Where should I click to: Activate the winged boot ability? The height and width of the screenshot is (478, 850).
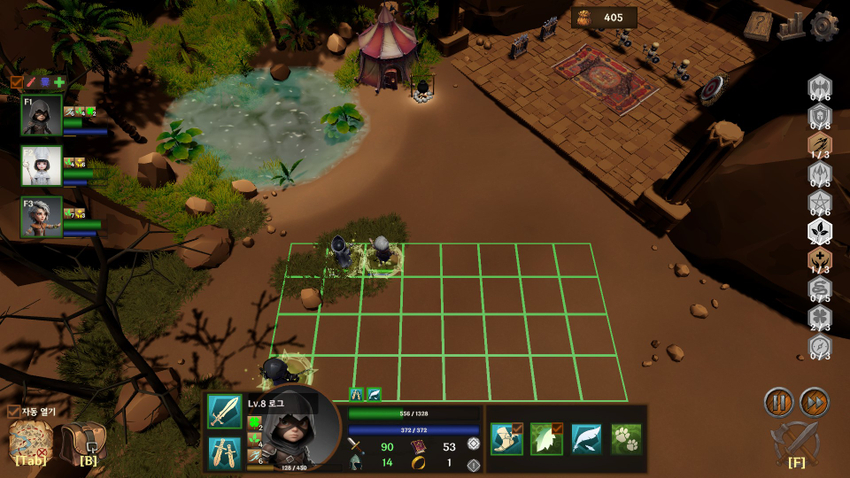coord(507,438)
